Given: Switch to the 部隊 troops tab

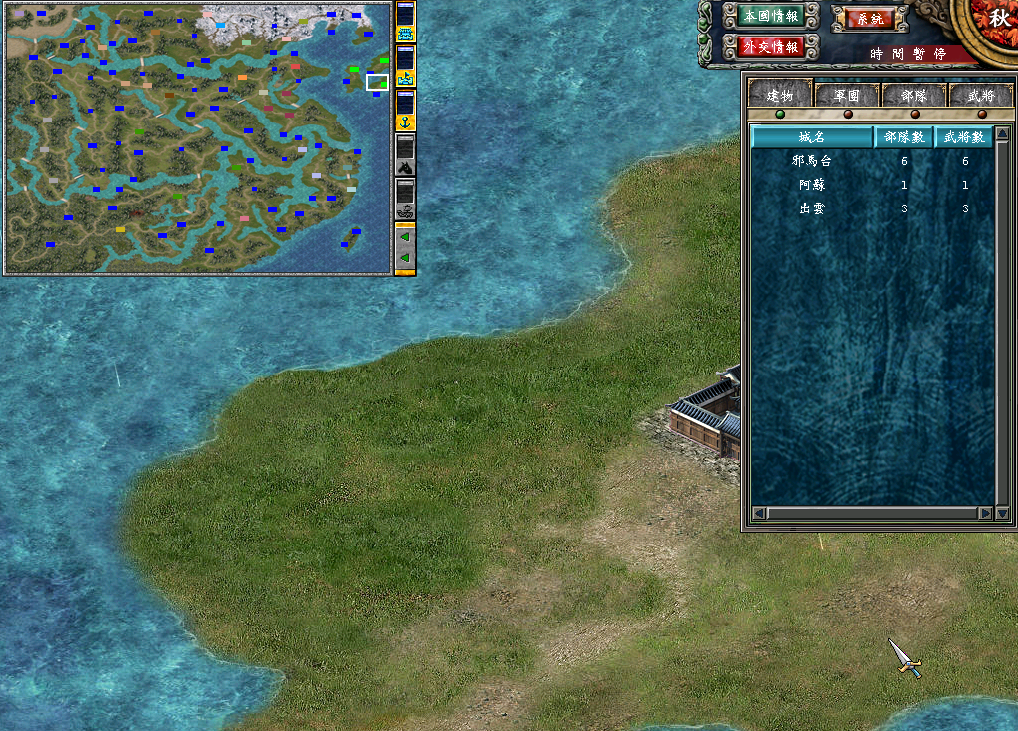Looking at the screenshot, I should pos(914,96).
